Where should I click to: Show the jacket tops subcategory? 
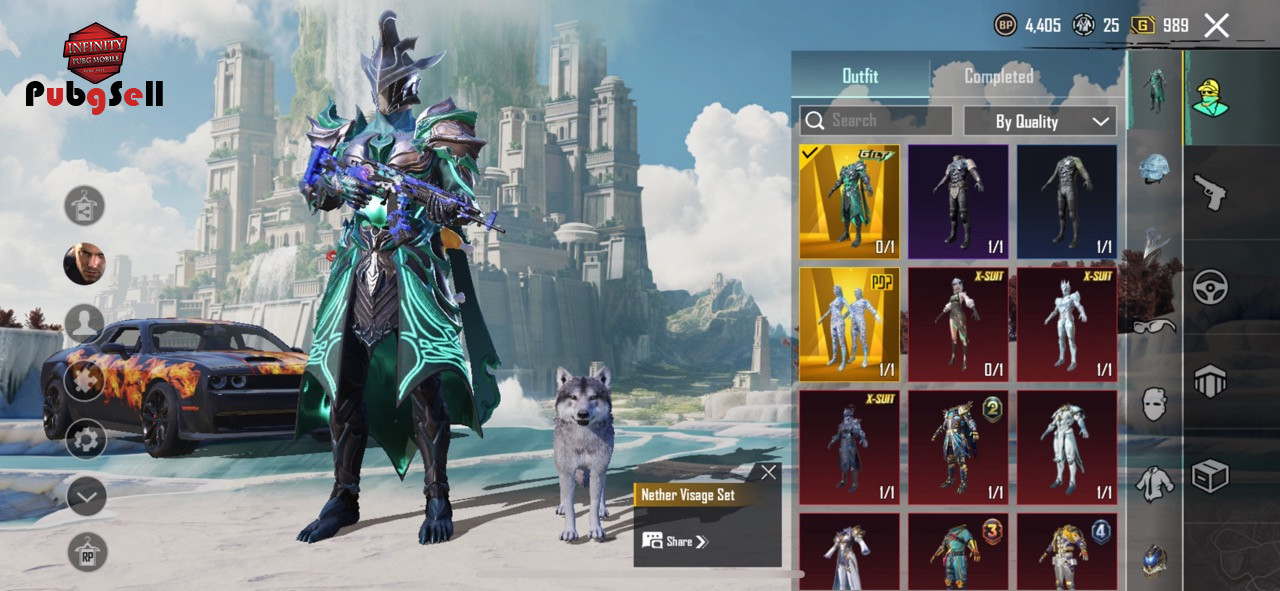coord(1155,484)
